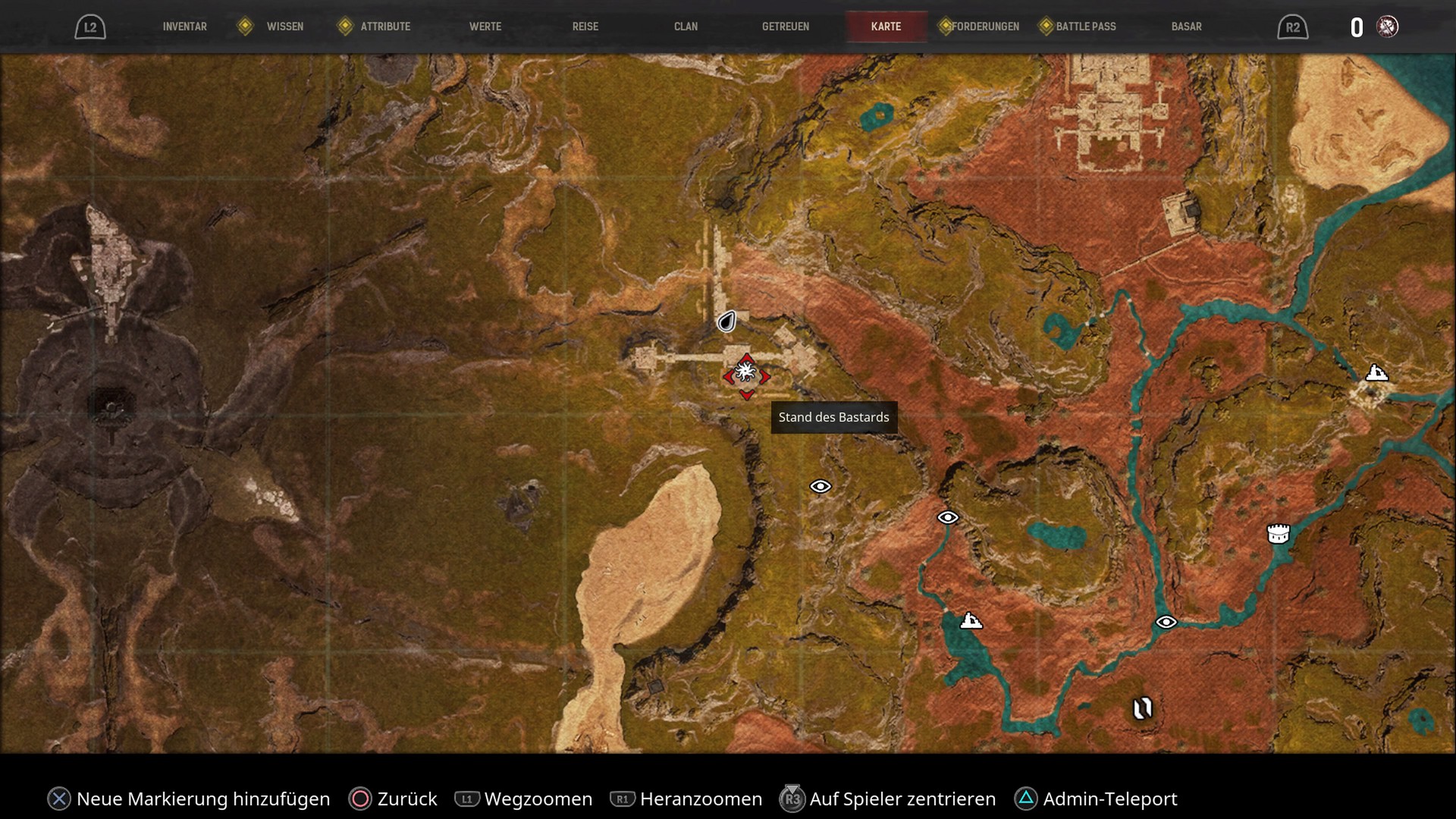Visit the Basar tab
The image size is (1456, 819).
1186,27
